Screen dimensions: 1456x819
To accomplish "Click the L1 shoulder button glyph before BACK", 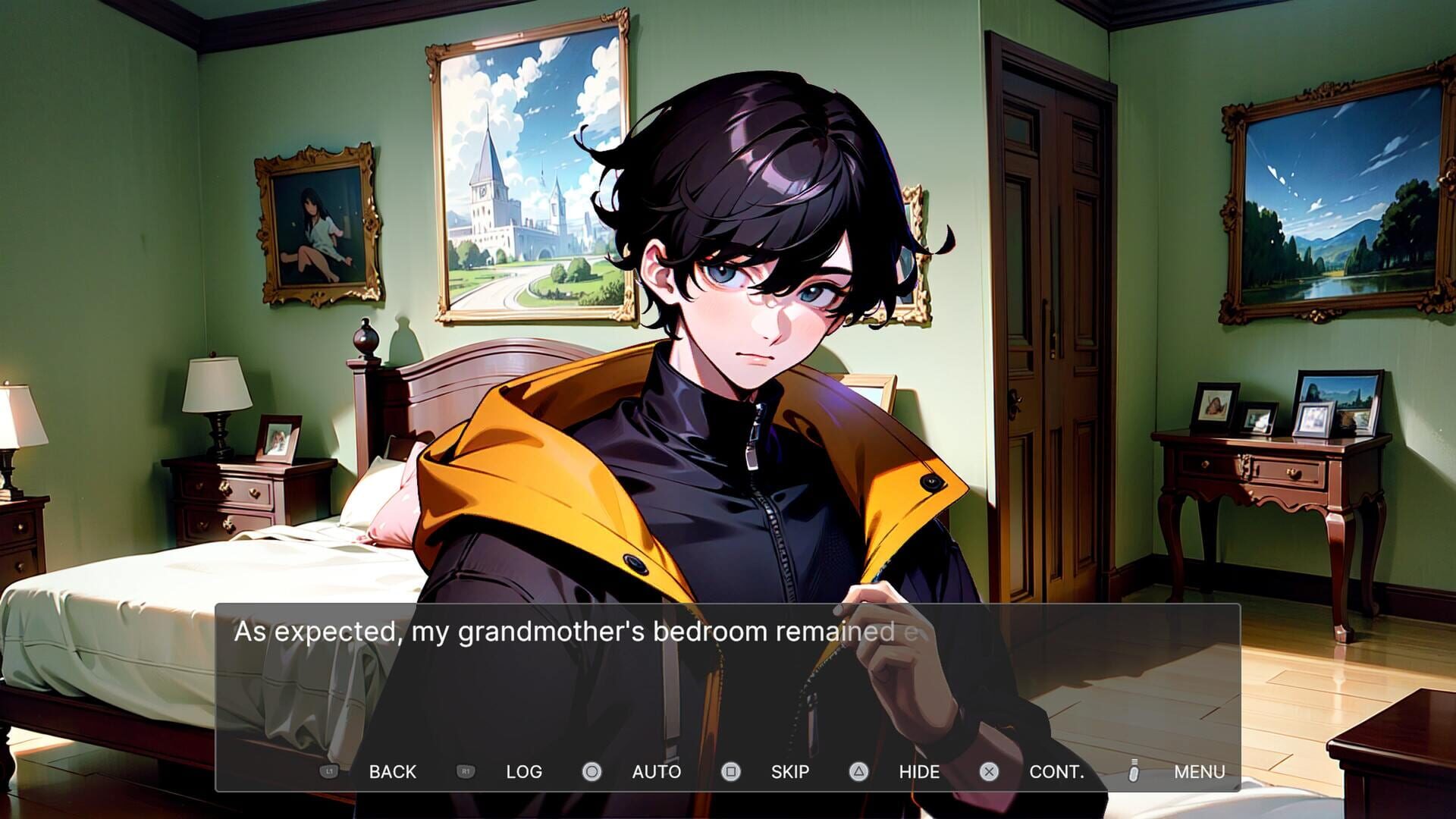I will tap(329, 771).
